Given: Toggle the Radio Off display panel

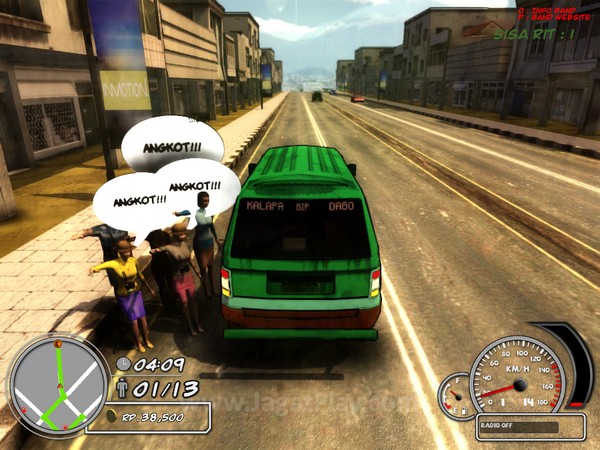Looking at the screenshot, I should click(x=530, y=423).
